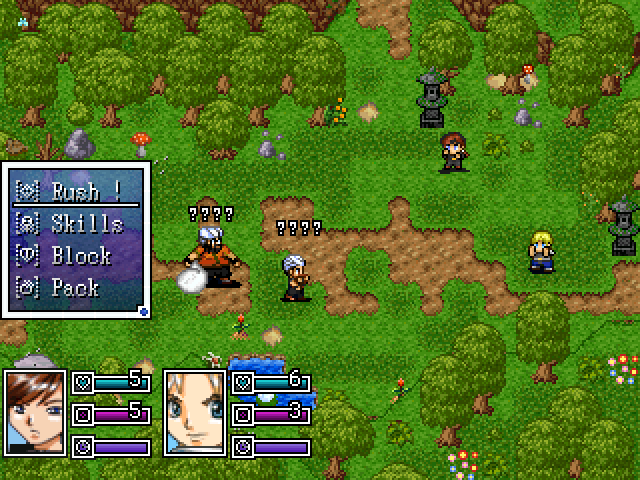Select the brown-haired hero portrait
Screen dimensions: 640x480
tap(35, 411)
